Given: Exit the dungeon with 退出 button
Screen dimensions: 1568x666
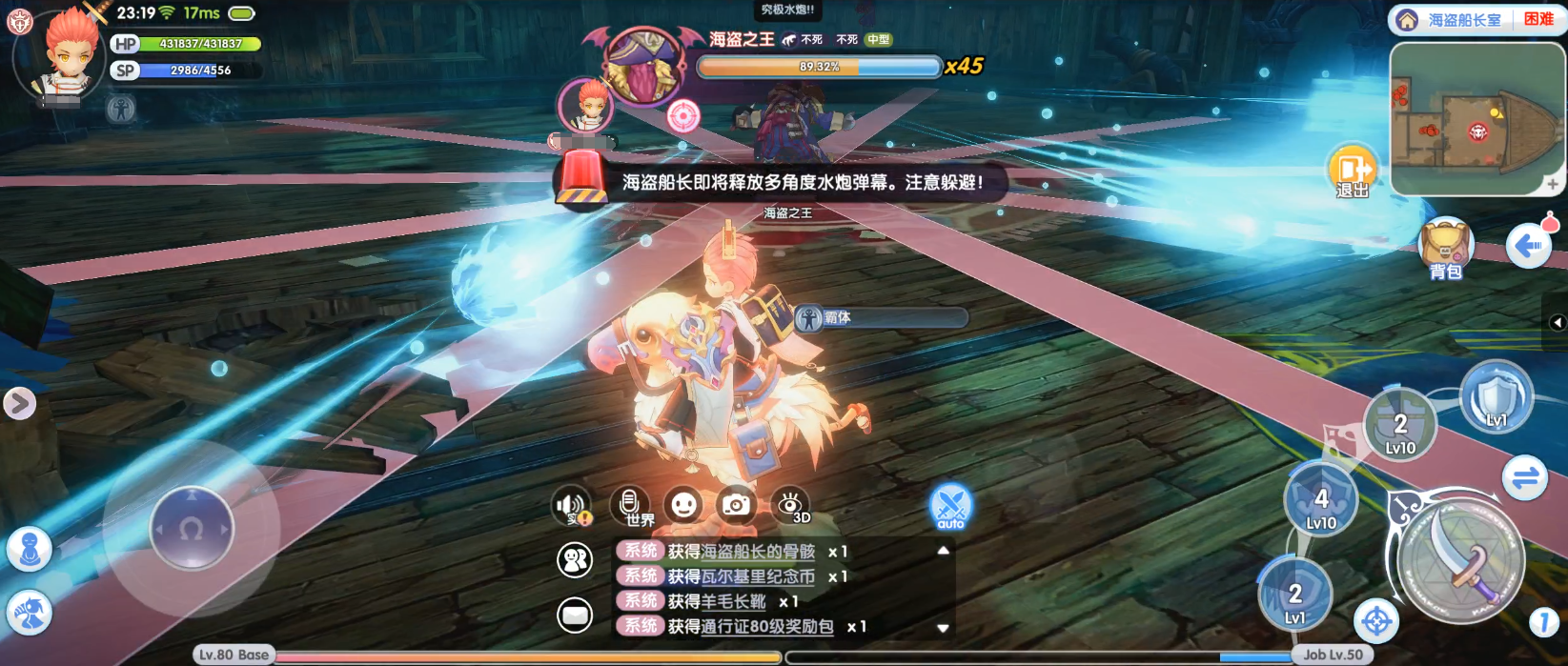Looking at the screenshot, I should pos(1353,172).
